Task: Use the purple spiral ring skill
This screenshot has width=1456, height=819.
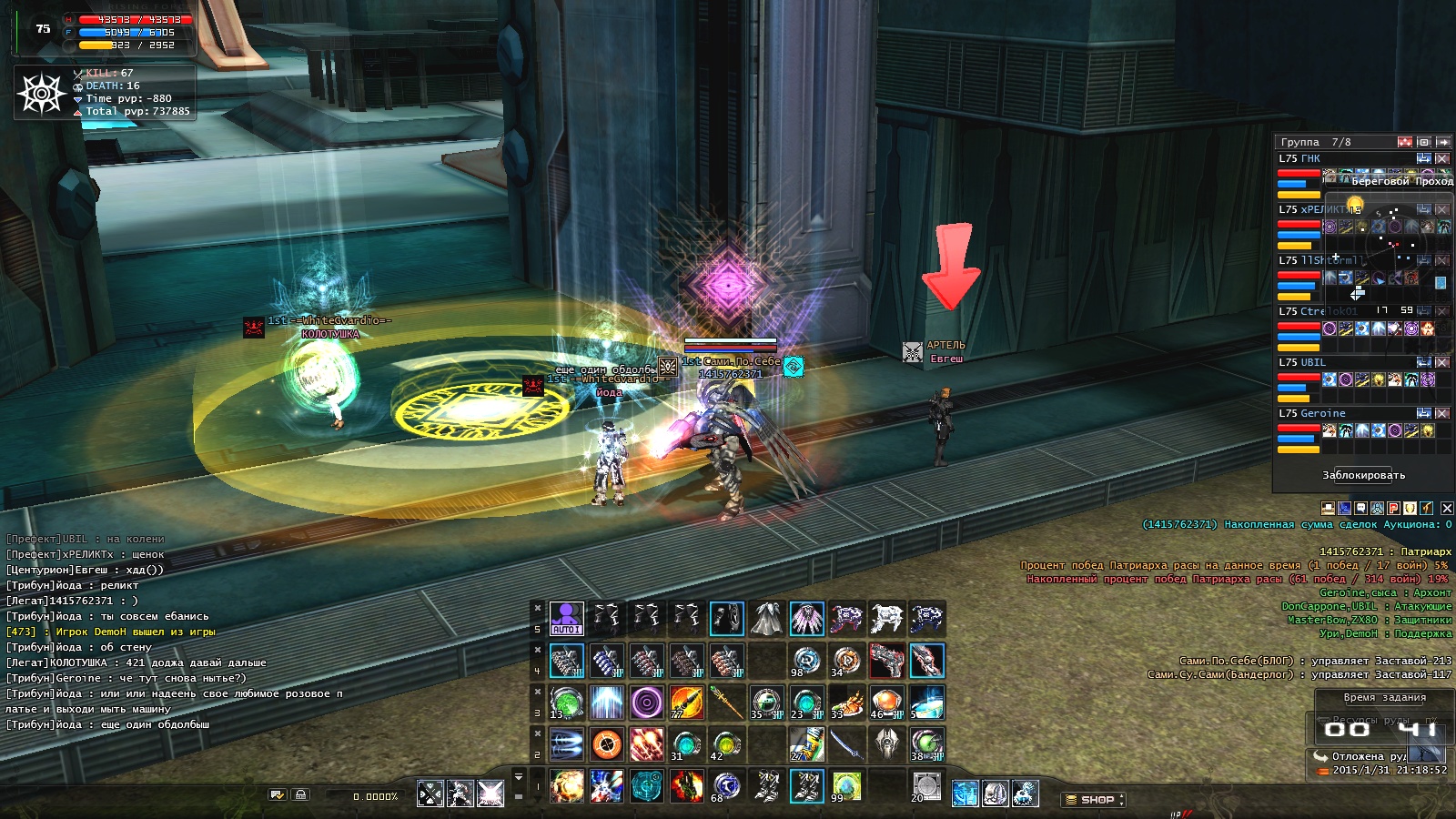Action: 646,703
